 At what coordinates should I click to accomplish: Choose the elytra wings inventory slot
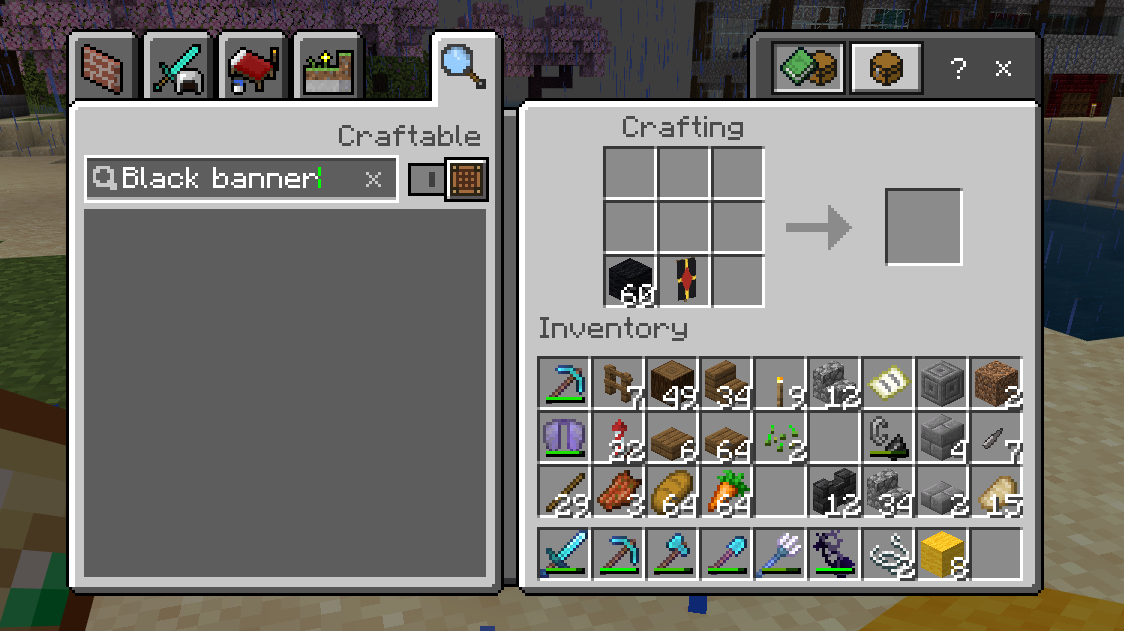564,437
